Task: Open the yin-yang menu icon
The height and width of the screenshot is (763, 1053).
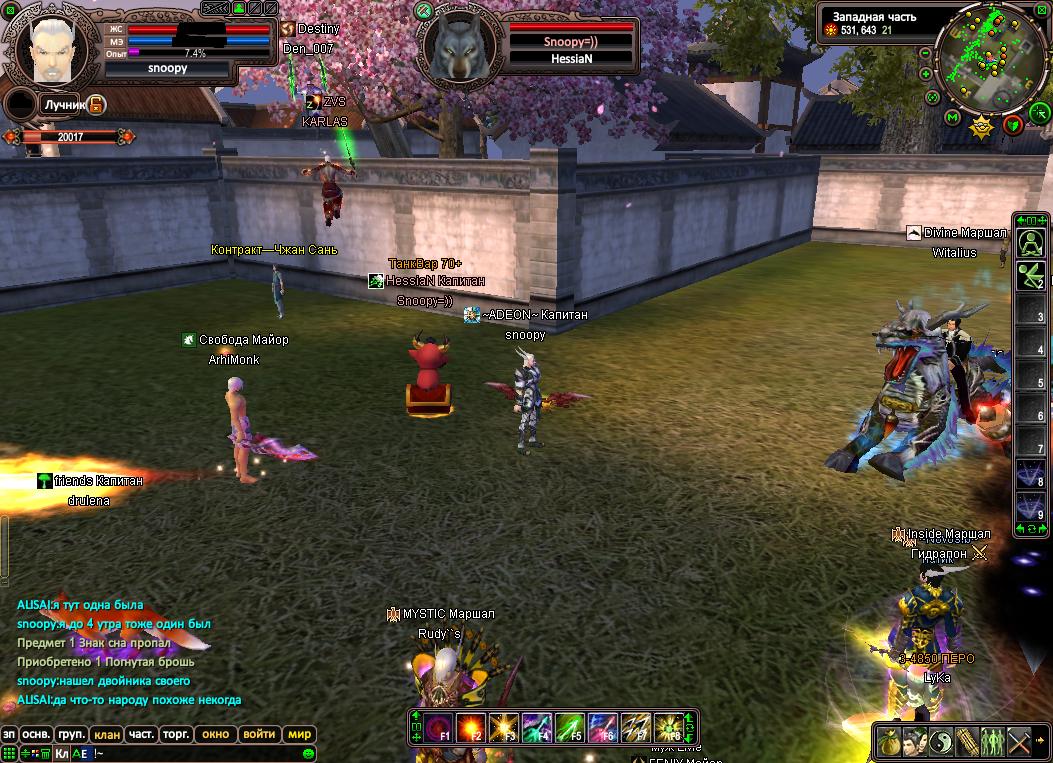Action: pyautogui.click(x=940, y=741)
